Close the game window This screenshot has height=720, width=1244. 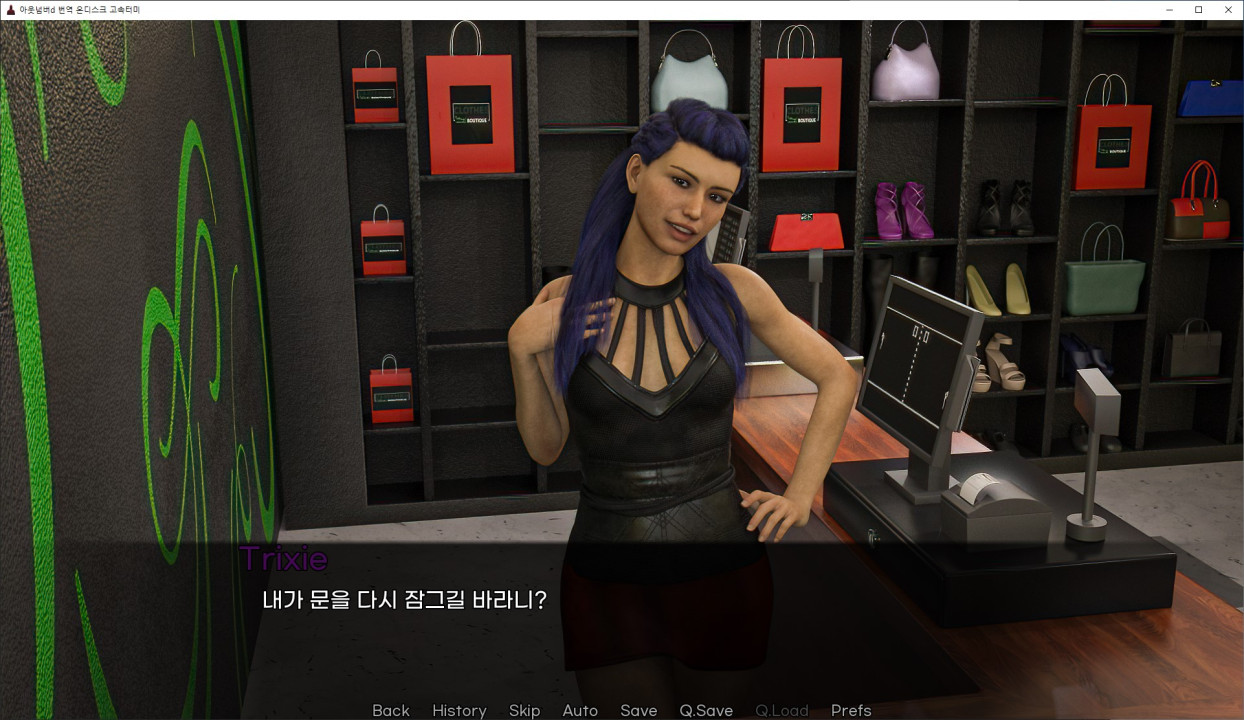click(x=1228, y=10)
